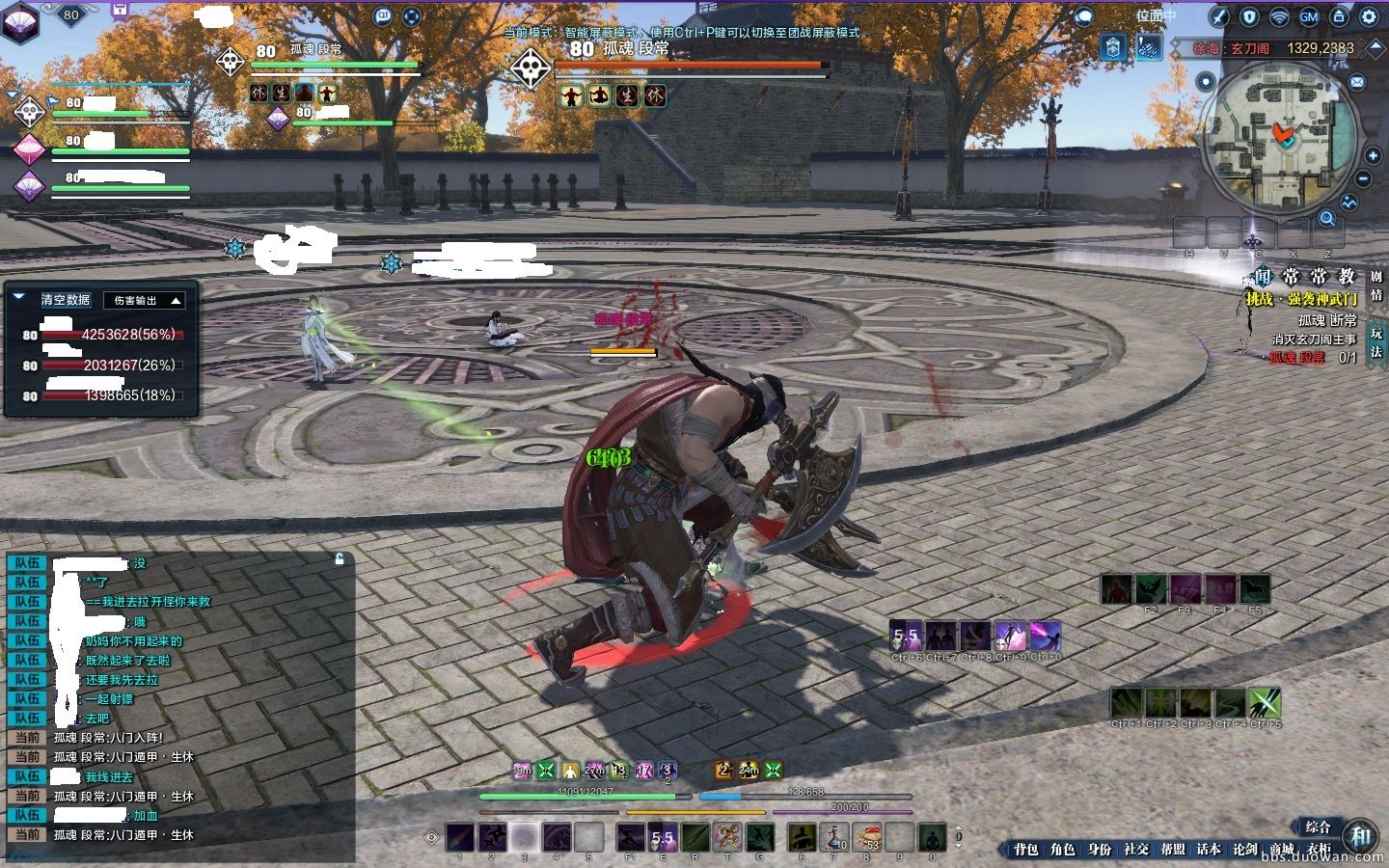Click the minimap zoom-out minus button
This screenshot has width=1389, height=868.
click(1363, 179)
